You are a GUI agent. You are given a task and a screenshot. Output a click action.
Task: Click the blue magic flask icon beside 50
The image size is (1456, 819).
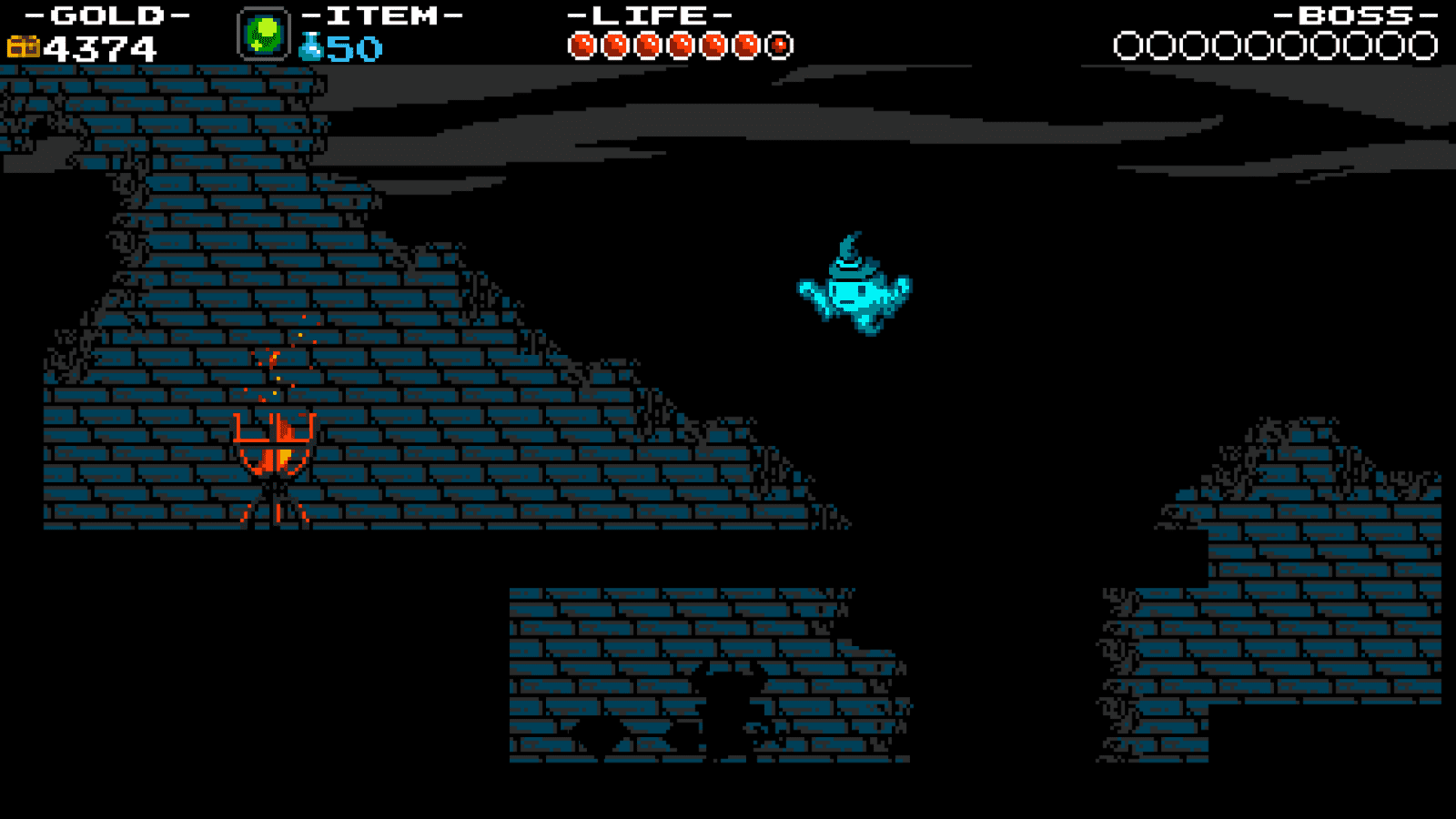[x=309, y=45]
